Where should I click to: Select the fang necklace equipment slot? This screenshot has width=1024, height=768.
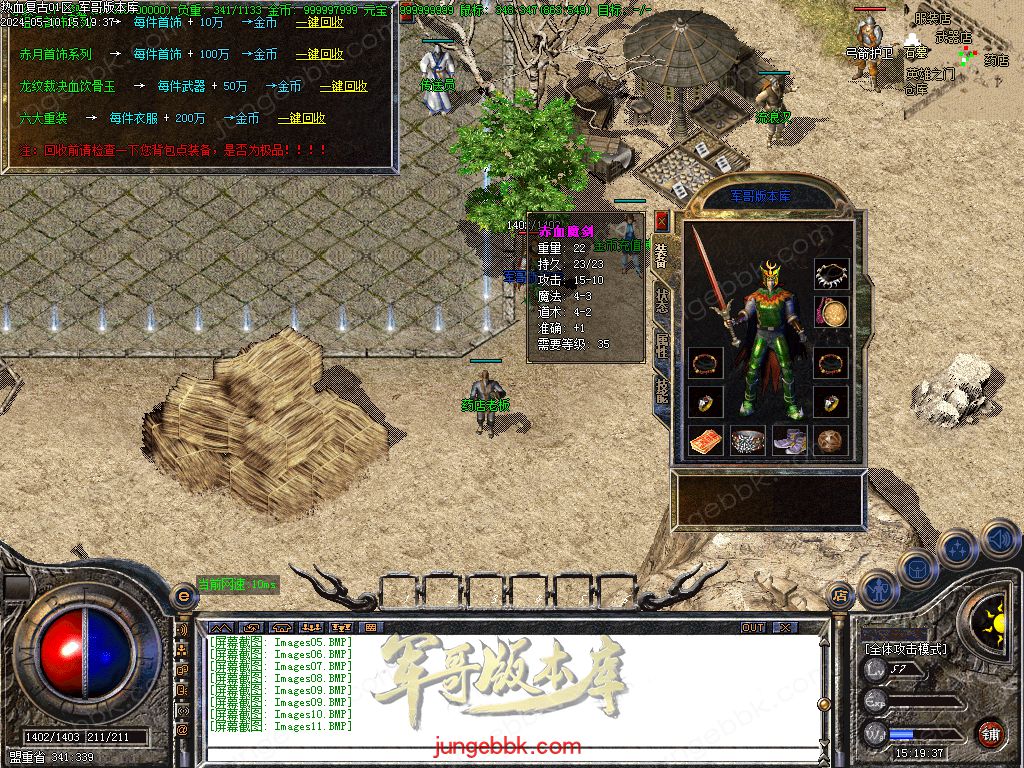coord(831,274)
